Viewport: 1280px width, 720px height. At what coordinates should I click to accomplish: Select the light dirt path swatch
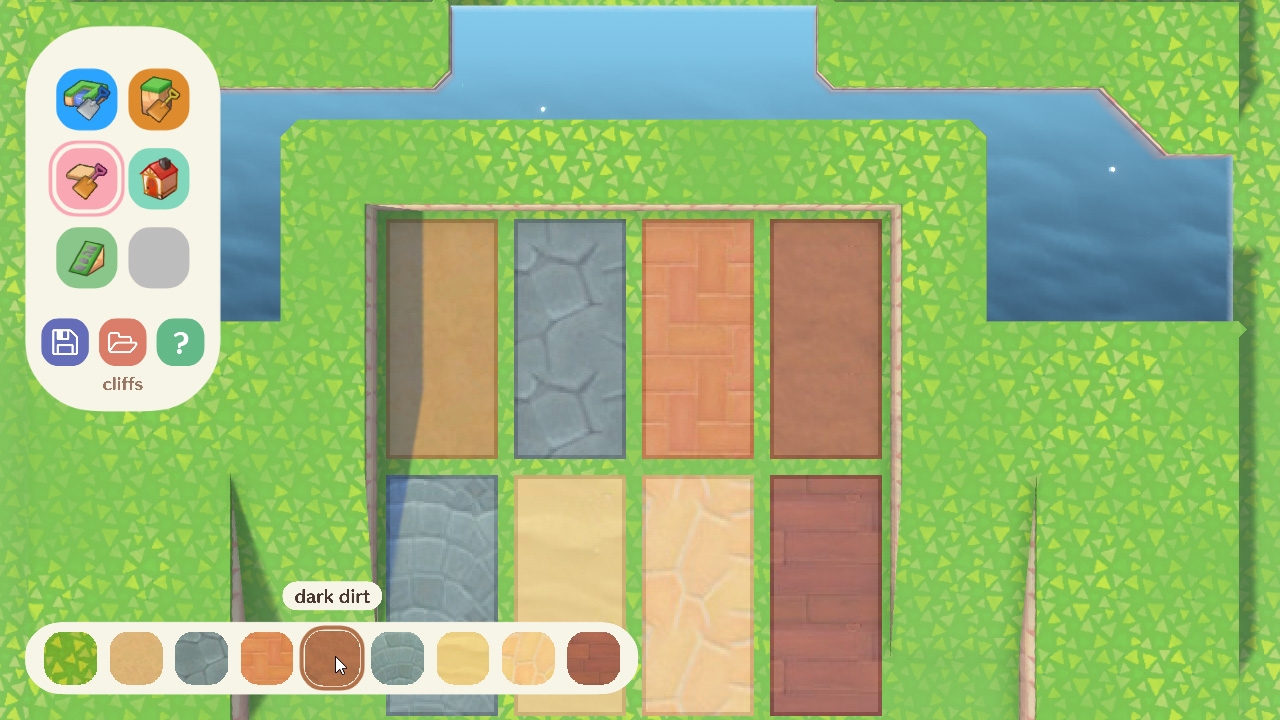coord(136,658)
